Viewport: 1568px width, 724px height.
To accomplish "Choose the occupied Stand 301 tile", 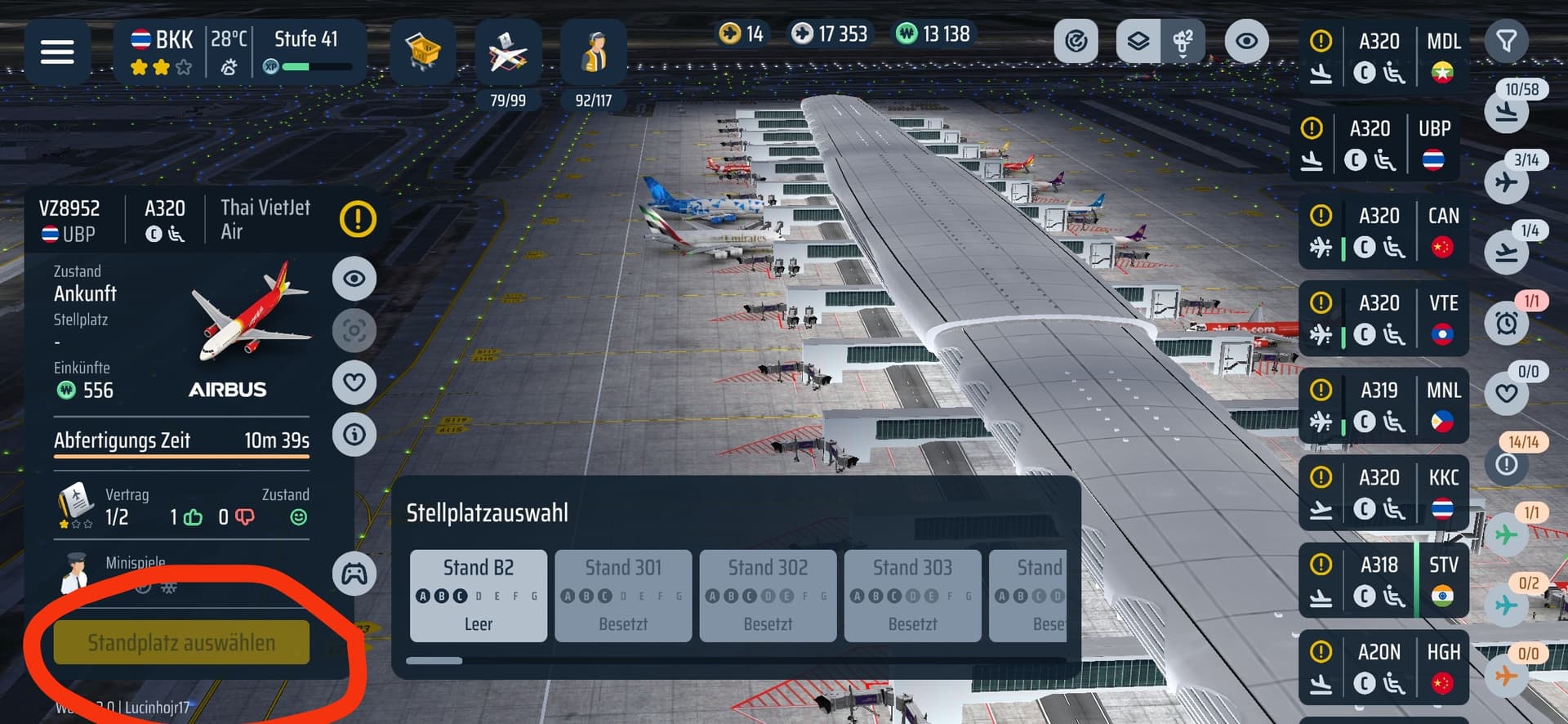I will pyautogui.click(x=623, y=595).
